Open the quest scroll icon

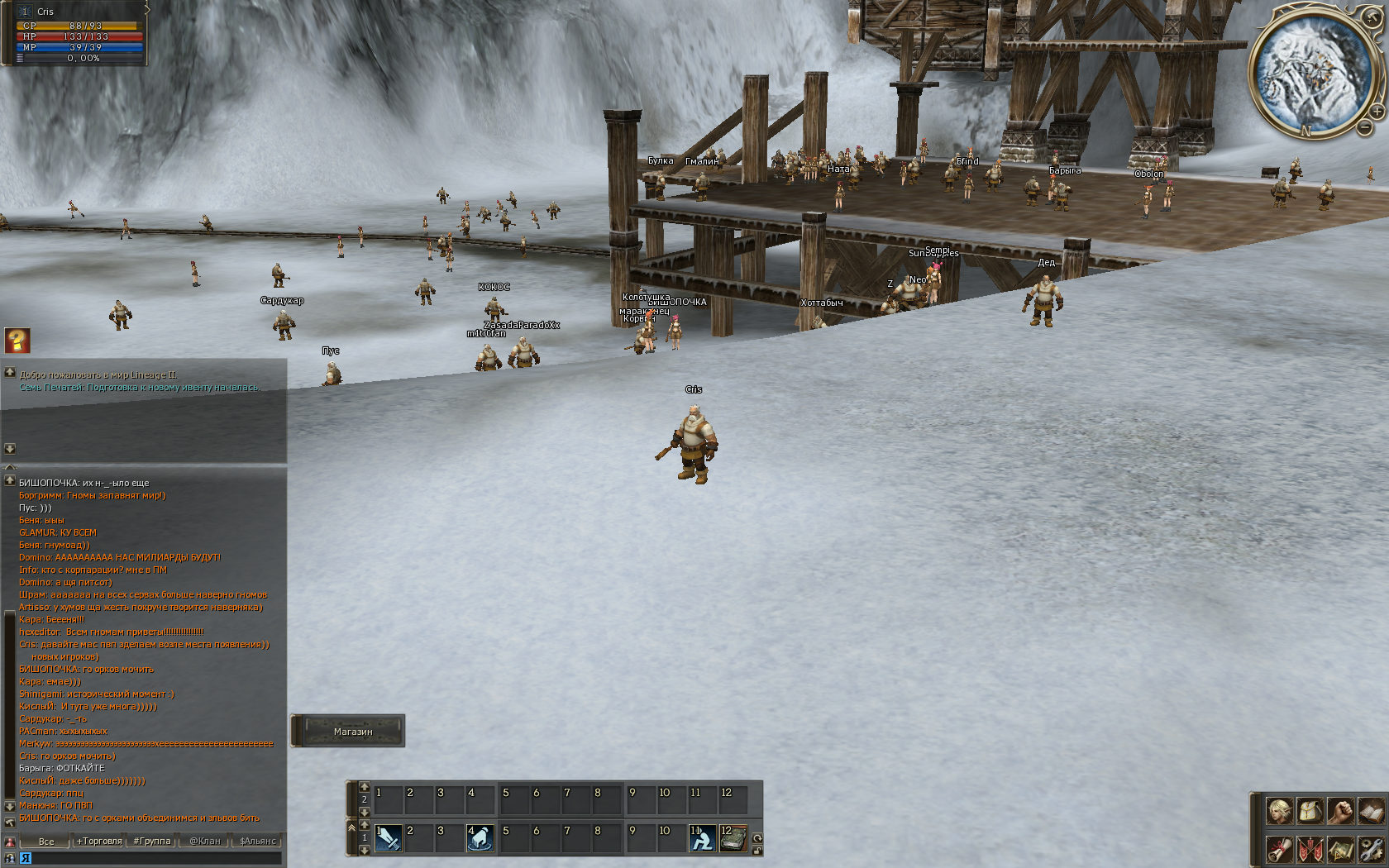[x=1280, y=849]
